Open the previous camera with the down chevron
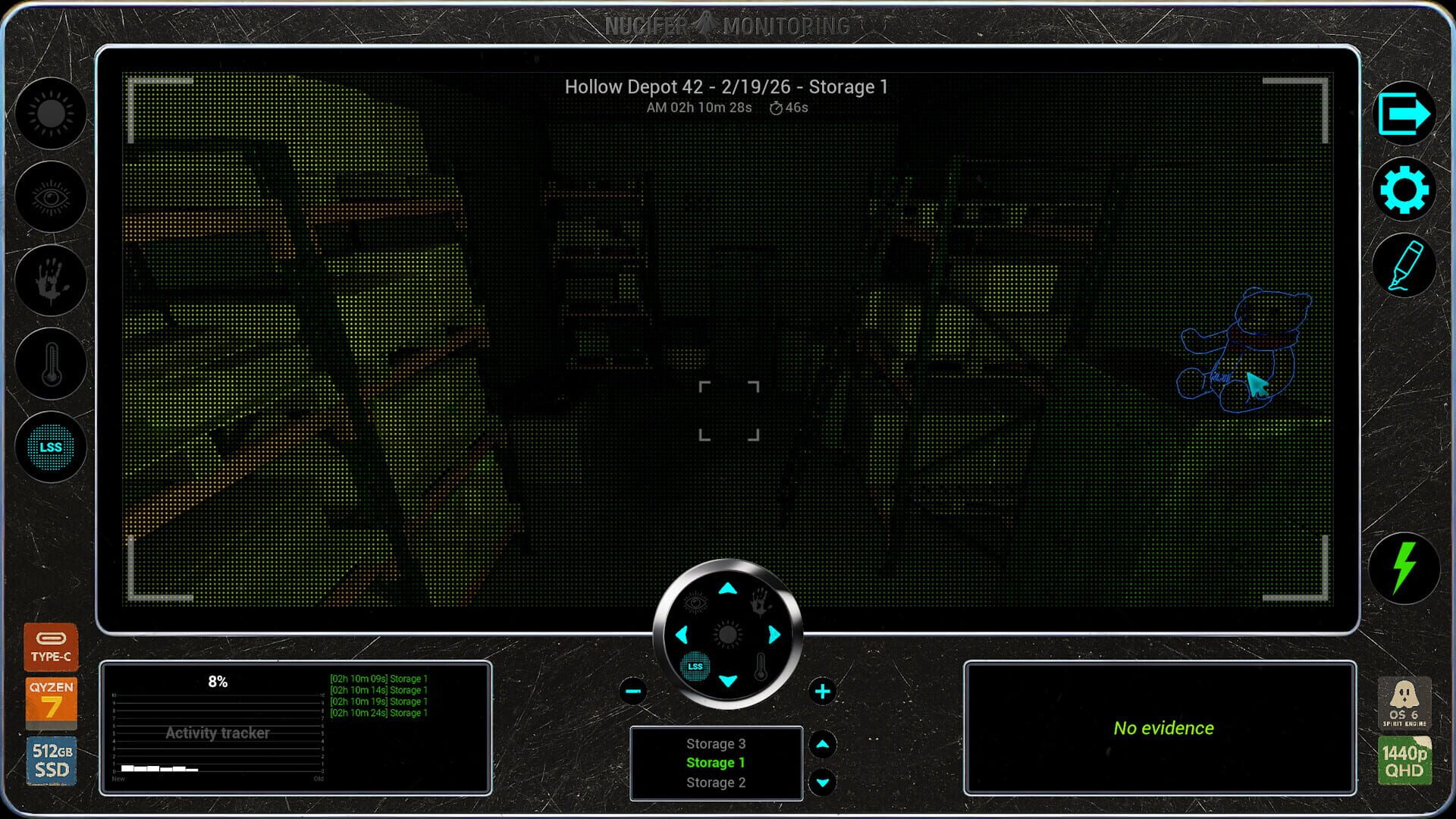1456x819 pixels. pyautogui.click(x=822, y=781)
